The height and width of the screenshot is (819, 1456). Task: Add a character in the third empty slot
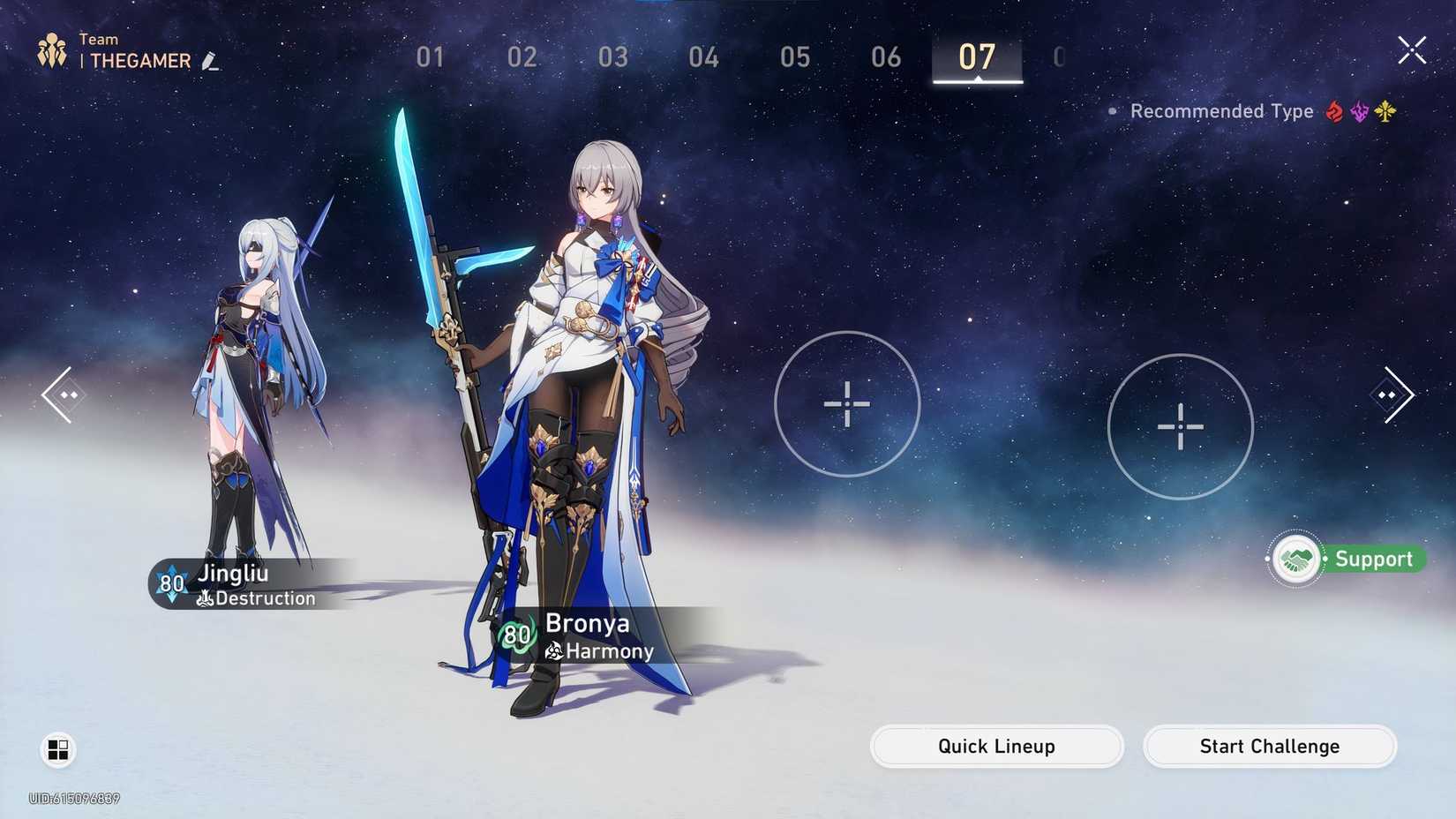[x=846, y=404]
